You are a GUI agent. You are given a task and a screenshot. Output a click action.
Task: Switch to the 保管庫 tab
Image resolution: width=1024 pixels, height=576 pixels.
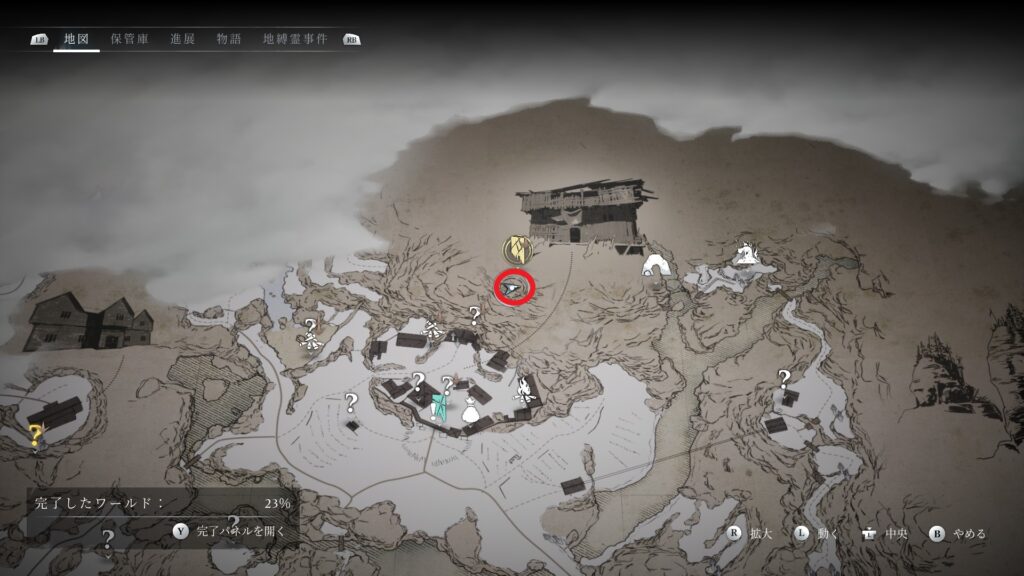[130, 39]
